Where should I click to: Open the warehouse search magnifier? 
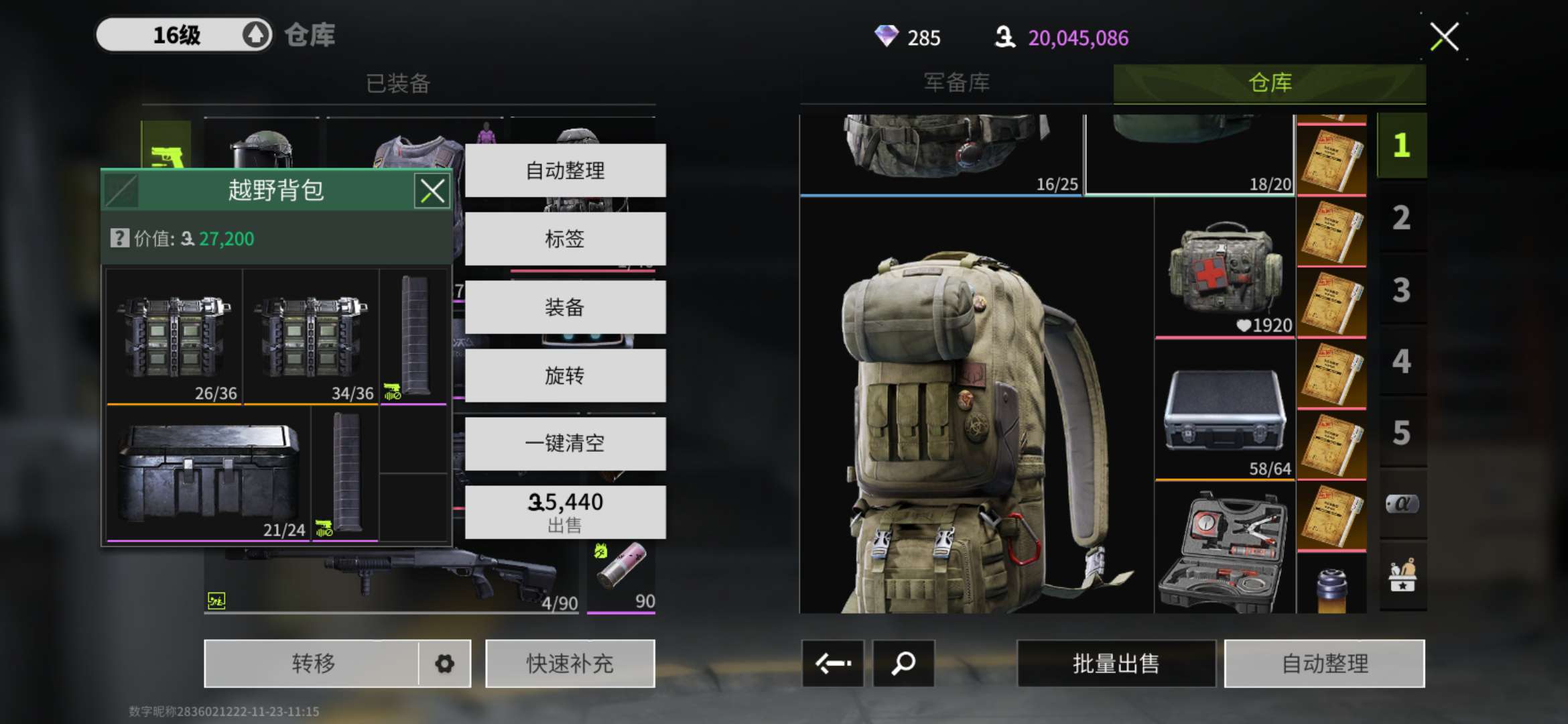(903, 664)
